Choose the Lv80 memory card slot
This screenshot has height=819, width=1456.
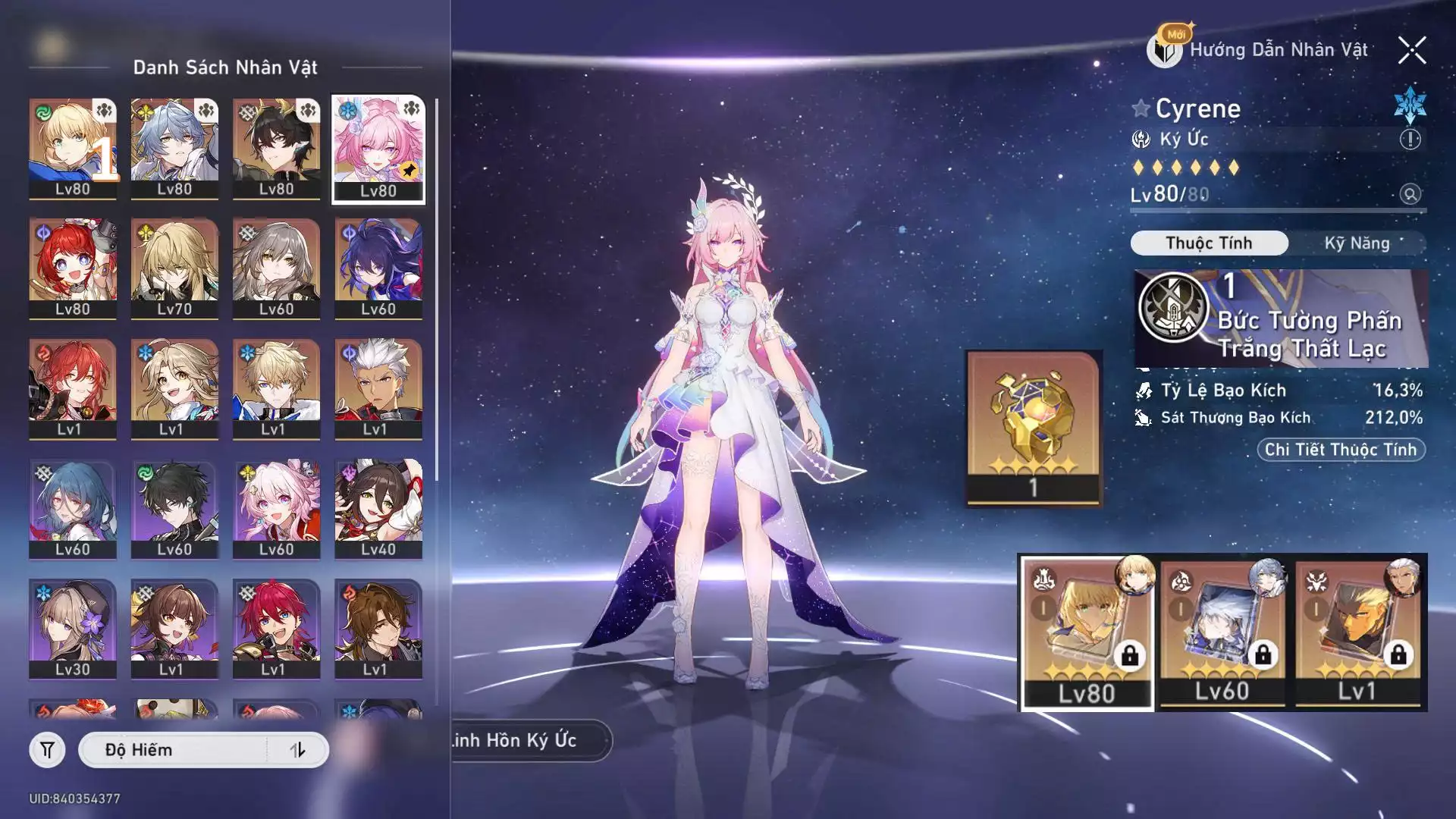click(1087, 633)
